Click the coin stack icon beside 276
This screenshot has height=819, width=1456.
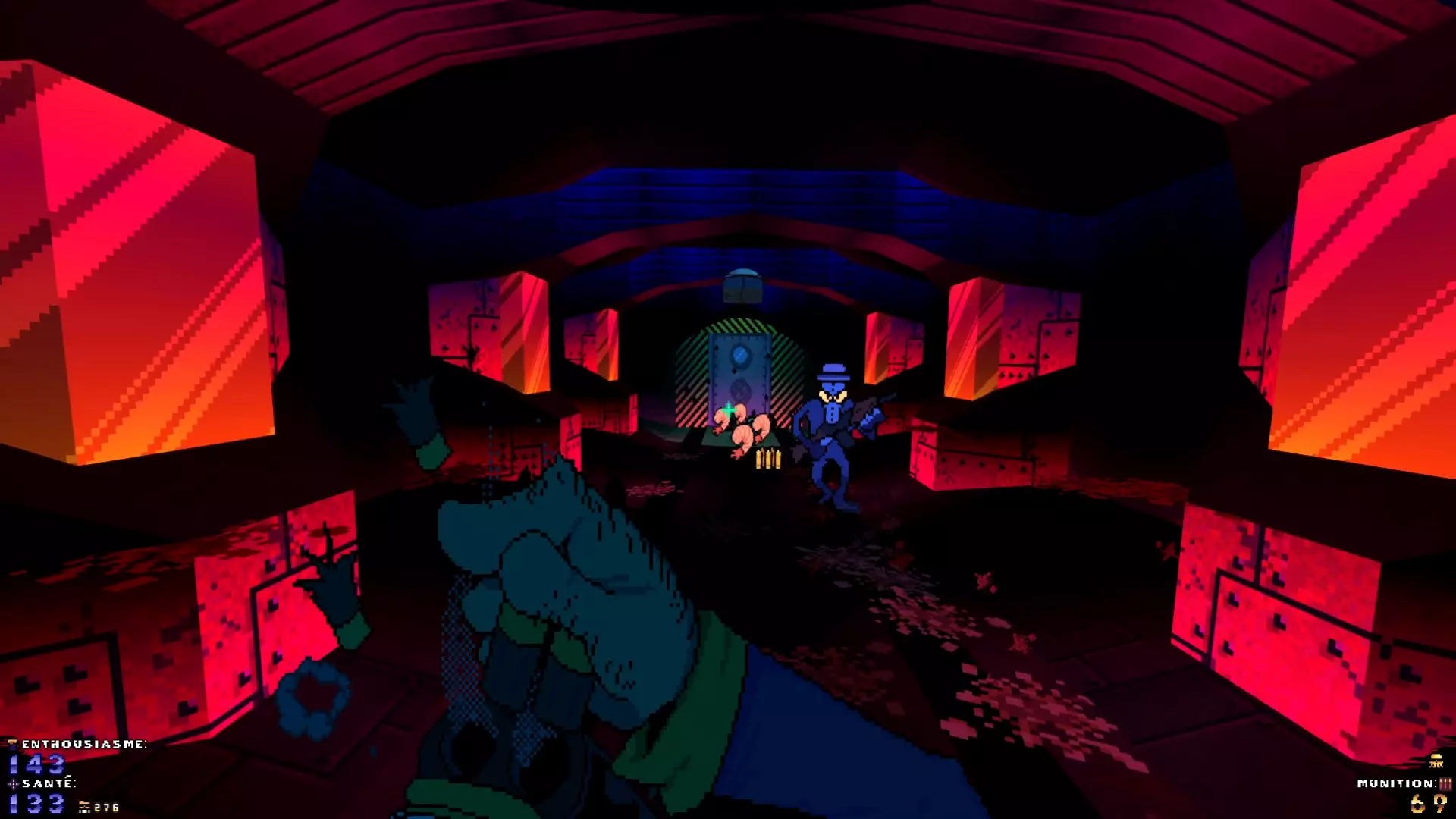point(84,806)
